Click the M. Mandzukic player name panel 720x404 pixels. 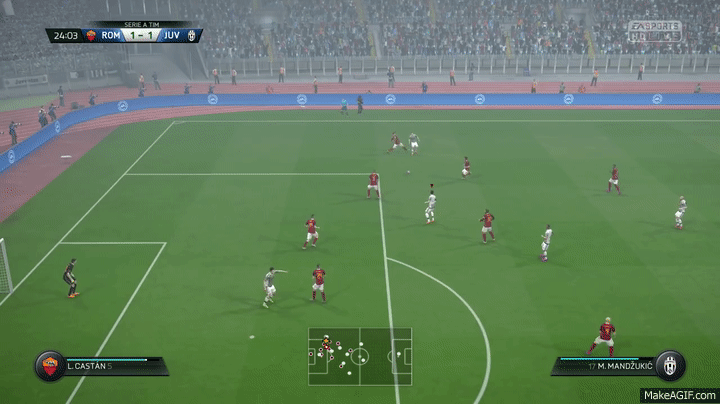tap(604, 366)
